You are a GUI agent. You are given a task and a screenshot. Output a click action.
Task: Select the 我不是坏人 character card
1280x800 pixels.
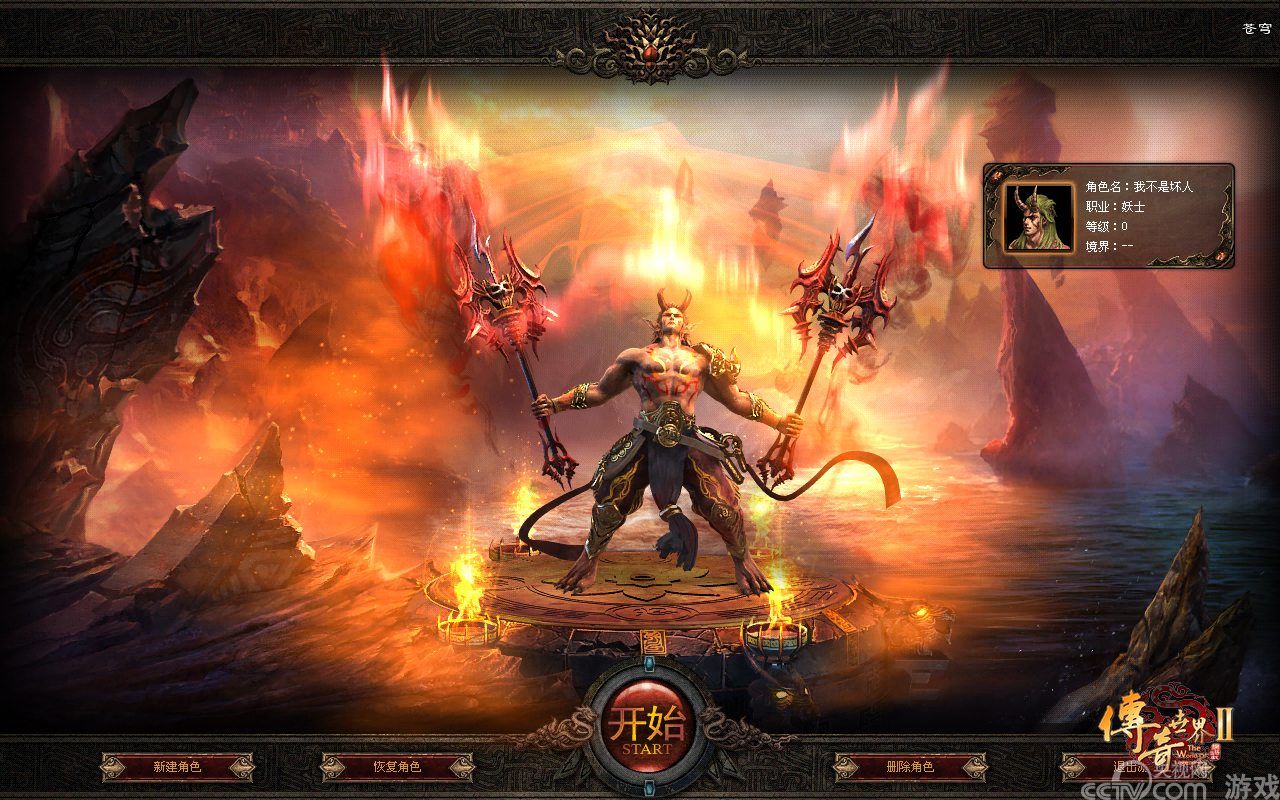tap(1108, 216)
